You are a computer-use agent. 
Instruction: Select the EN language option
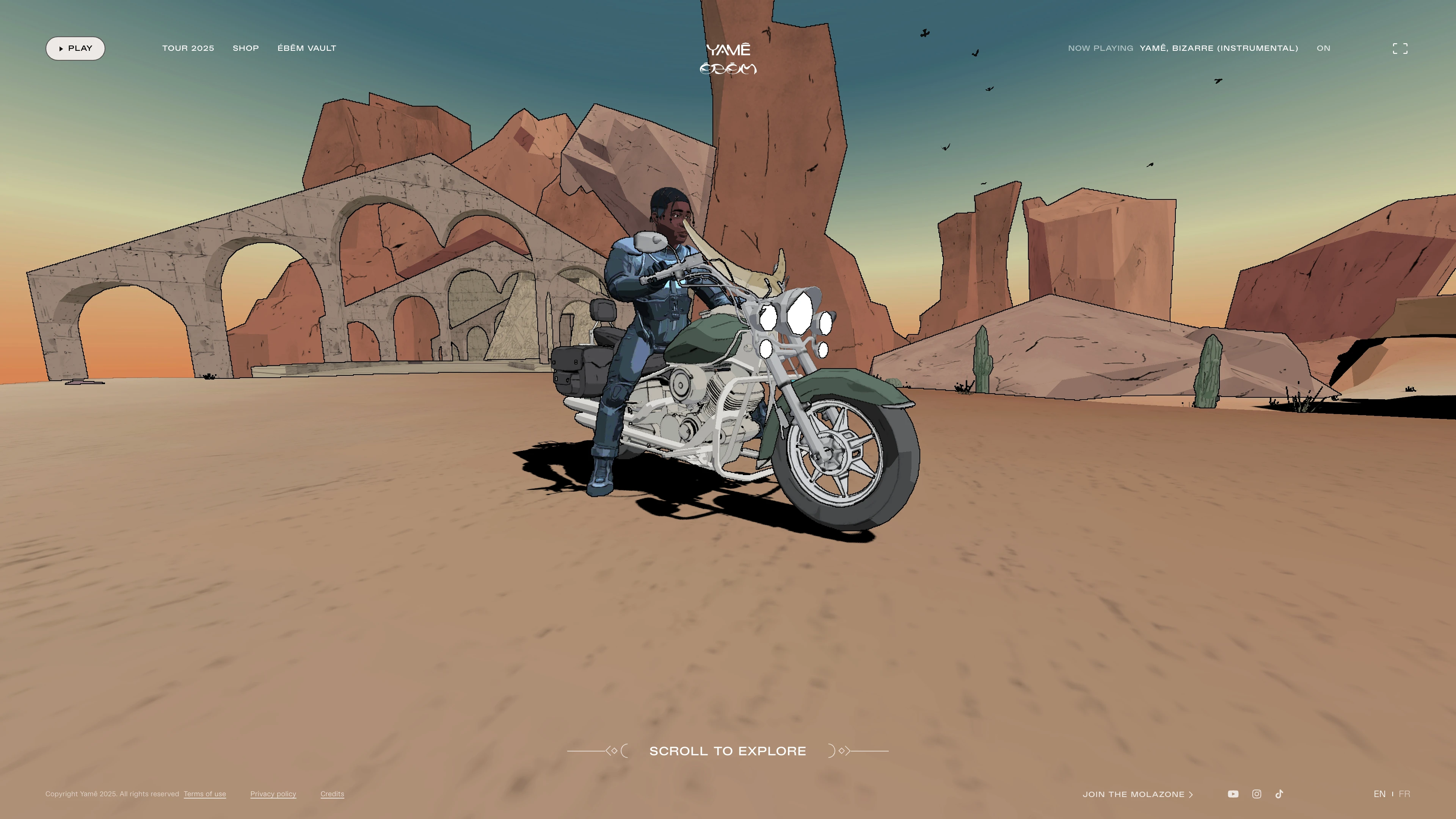pyautogui.click(x=1379, y=794)
